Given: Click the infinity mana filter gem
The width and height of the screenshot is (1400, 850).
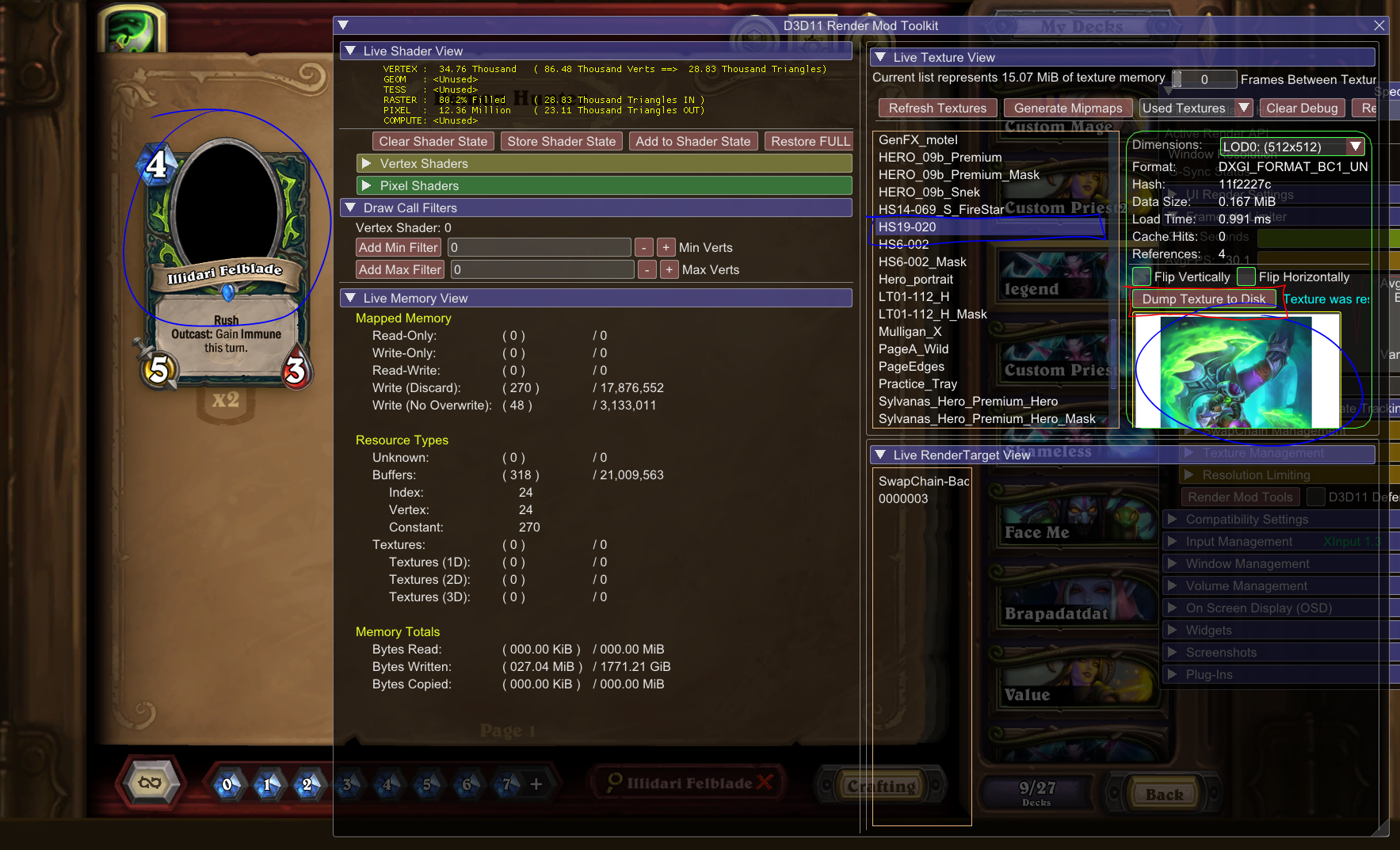Looking at the screenshot, I should coord(150,783).
